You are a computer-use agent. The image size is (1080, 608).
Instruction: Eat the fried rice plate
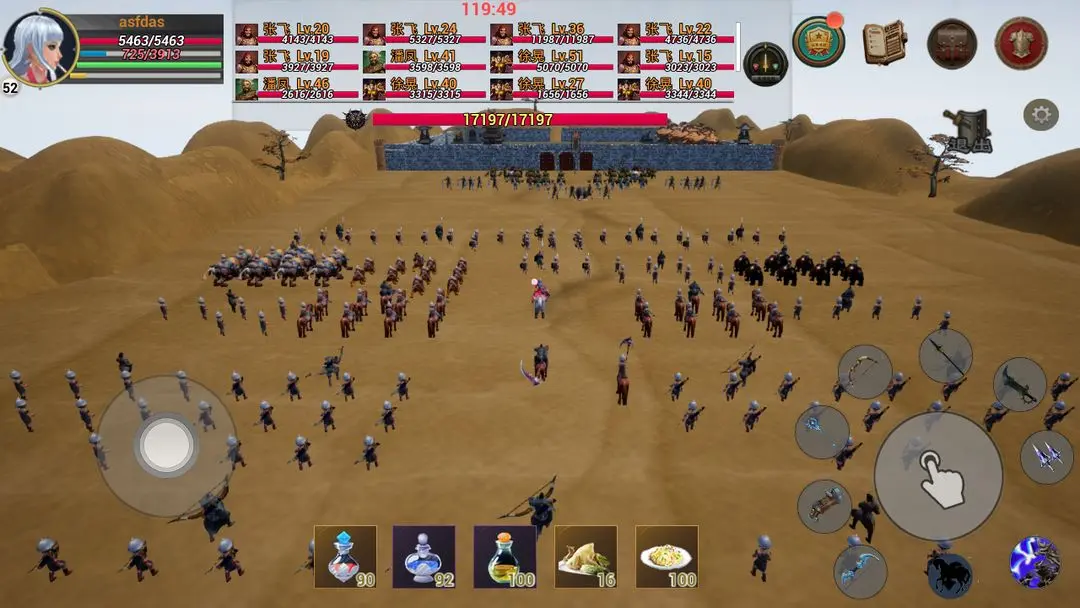(x=667, y=556)
